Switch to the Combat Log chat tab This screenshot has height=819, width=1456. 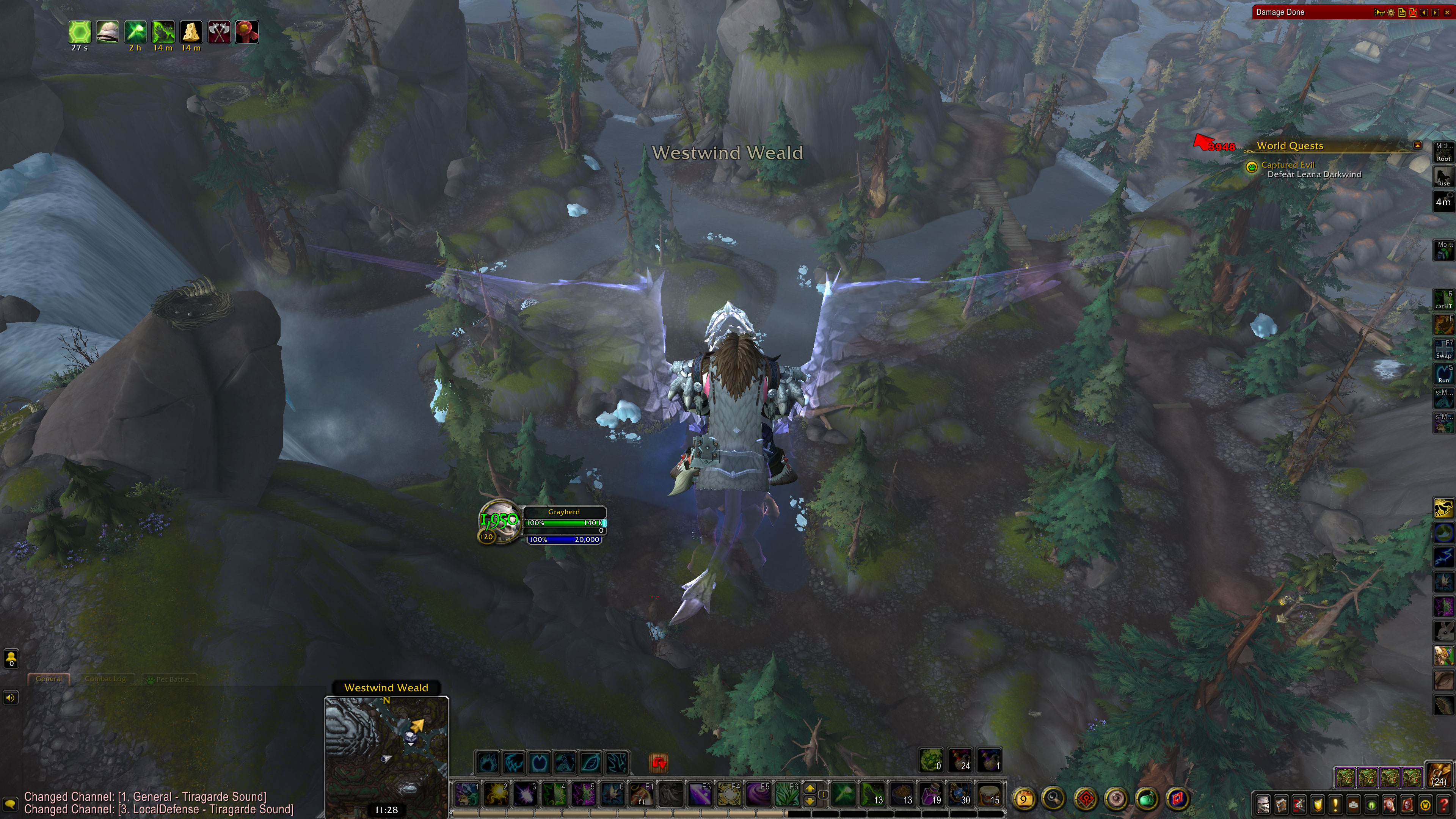coord(105,679)
